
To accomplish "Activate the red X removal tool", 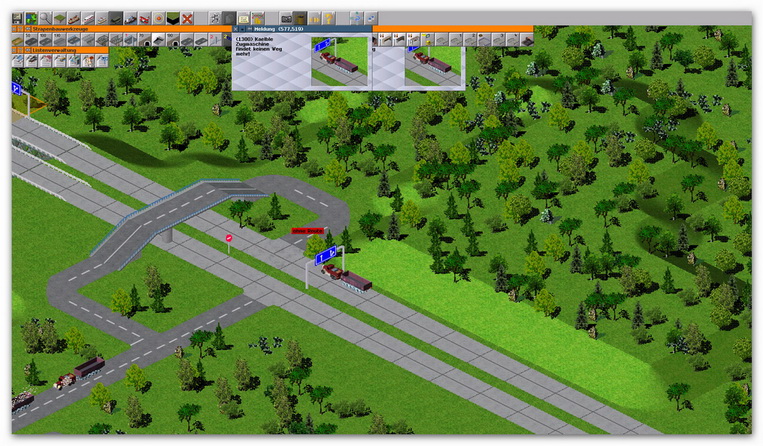I will pos(187,18).
